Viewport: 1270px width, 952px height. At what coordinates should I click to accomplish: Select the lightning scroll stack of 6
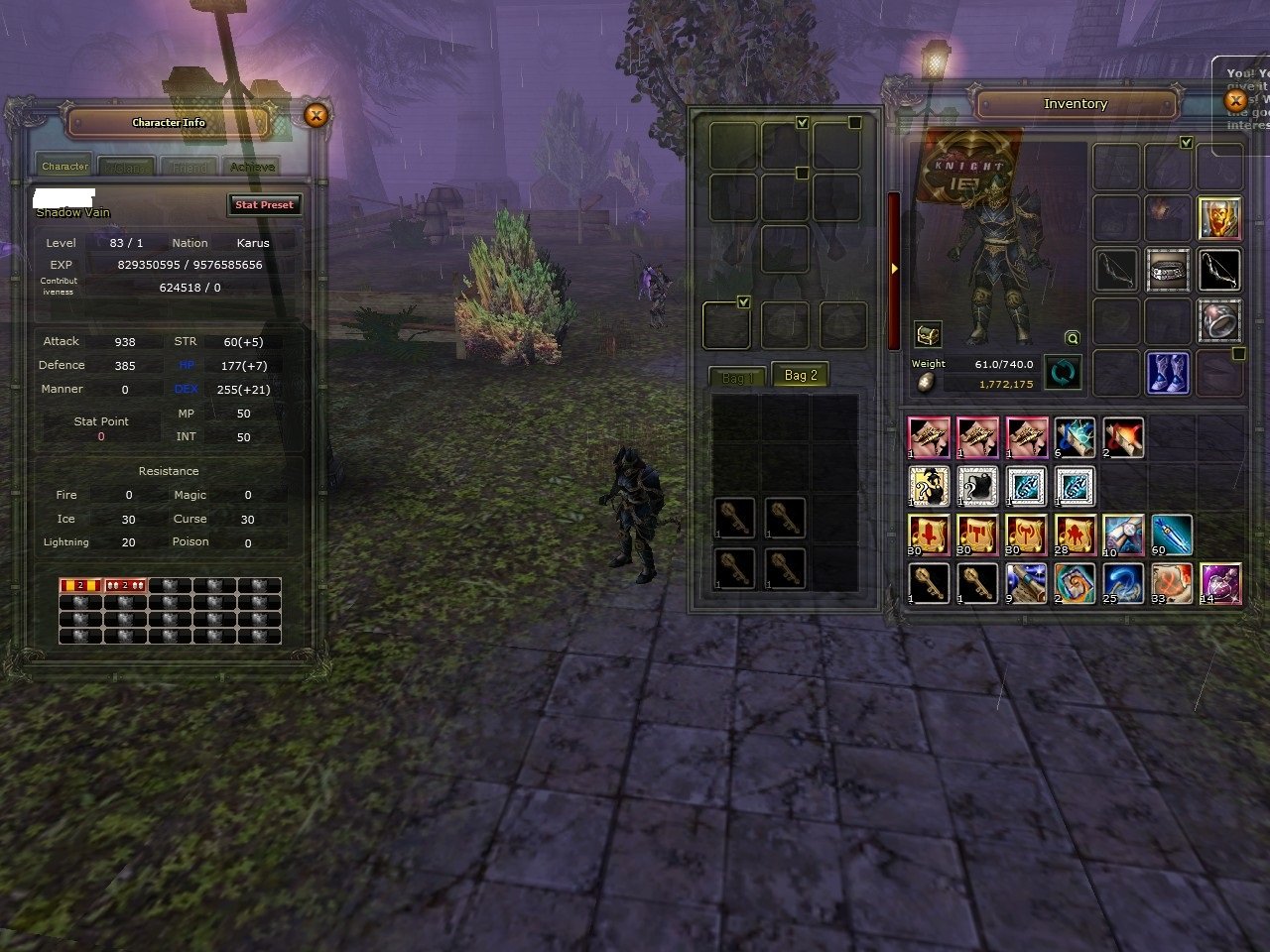[x=1075, y=438]
